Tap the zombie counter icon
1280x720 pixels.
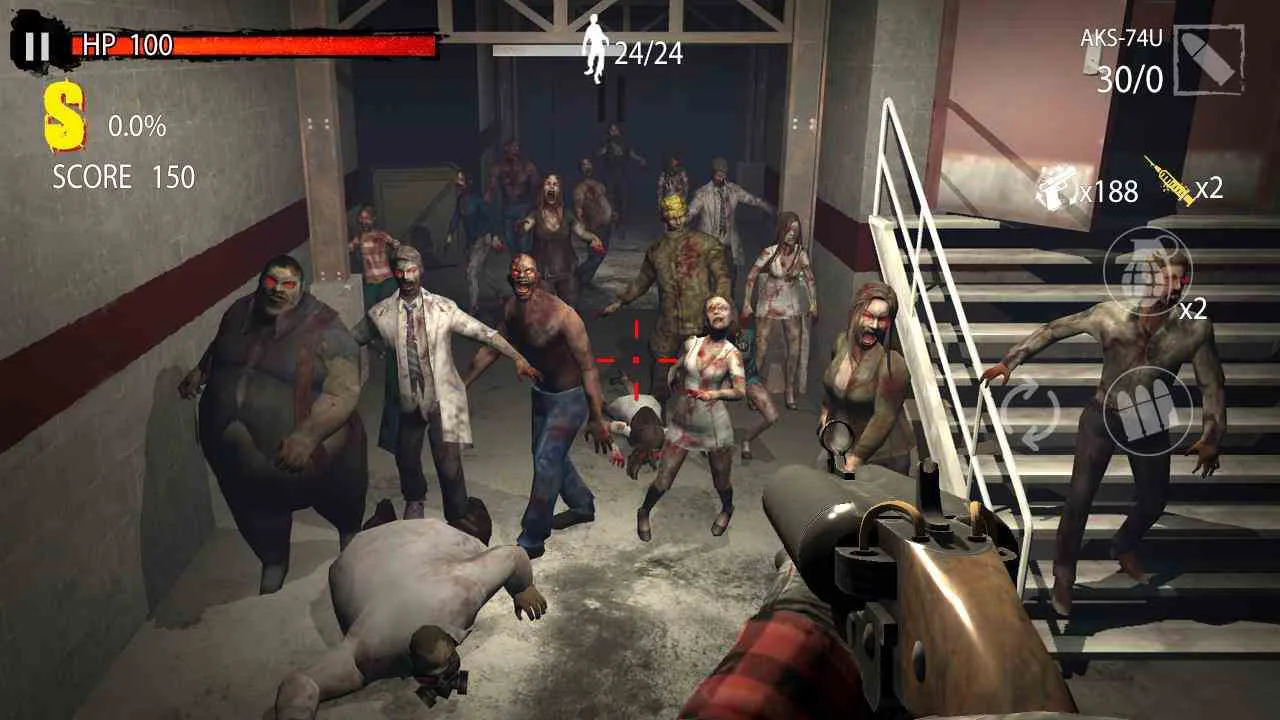[597, 45]
